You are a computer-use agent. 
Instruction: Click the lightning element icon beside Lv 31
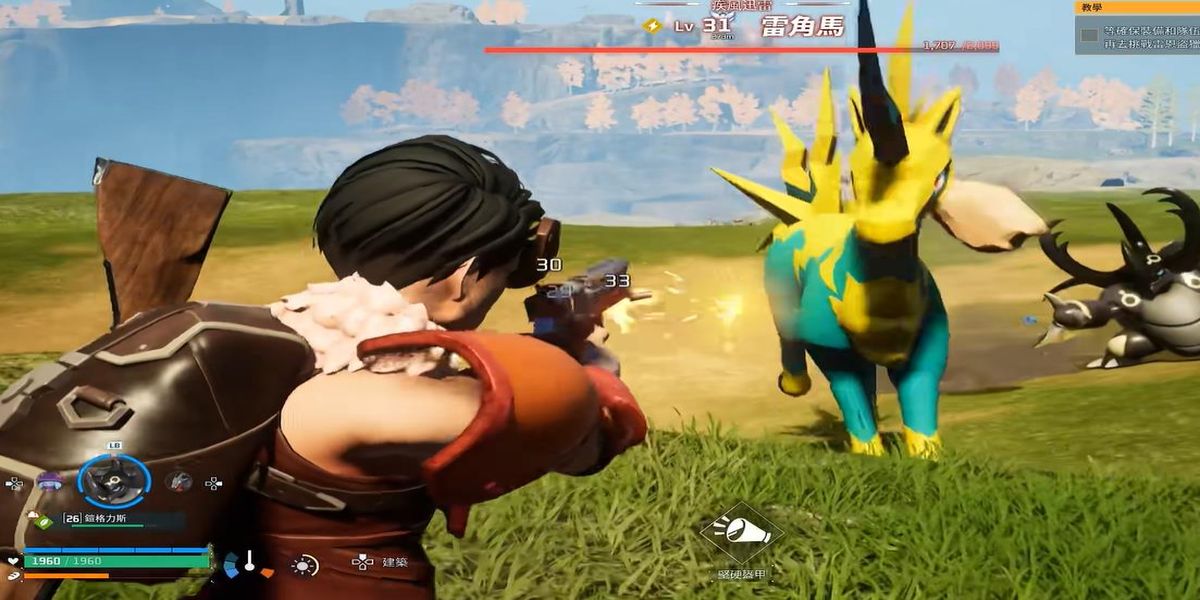click(x=653, y=26)
